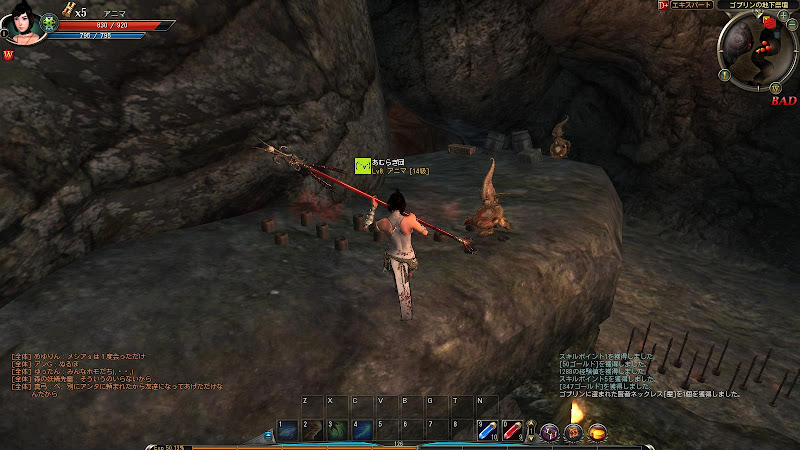Click the W button below the minimap
Viewport: 800px width, 450px height.
coord(776,88)
